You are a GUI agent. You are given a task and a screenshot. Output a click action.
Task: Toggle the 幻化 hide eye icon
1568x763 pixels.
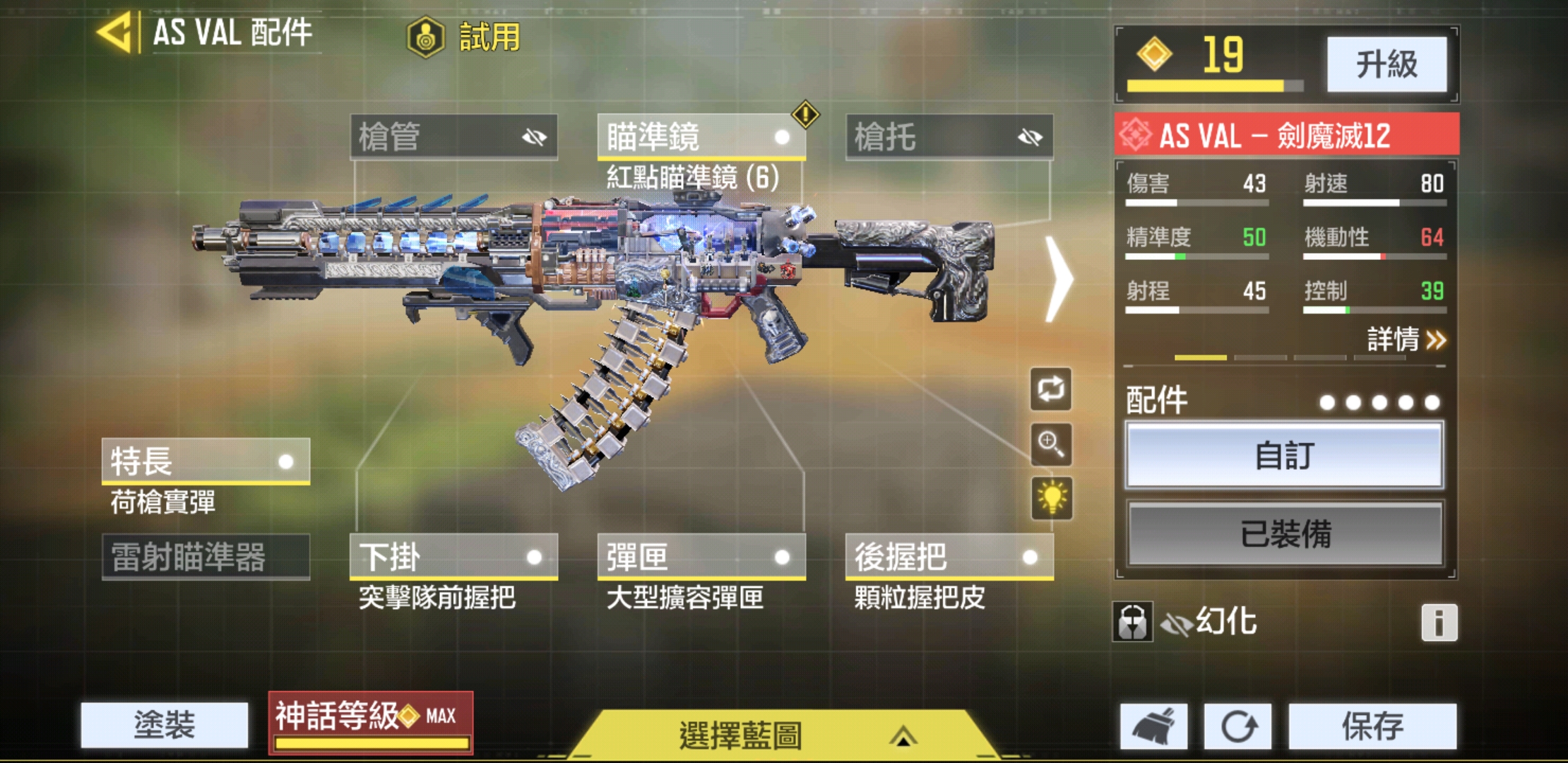click(x=1178, y=622)
